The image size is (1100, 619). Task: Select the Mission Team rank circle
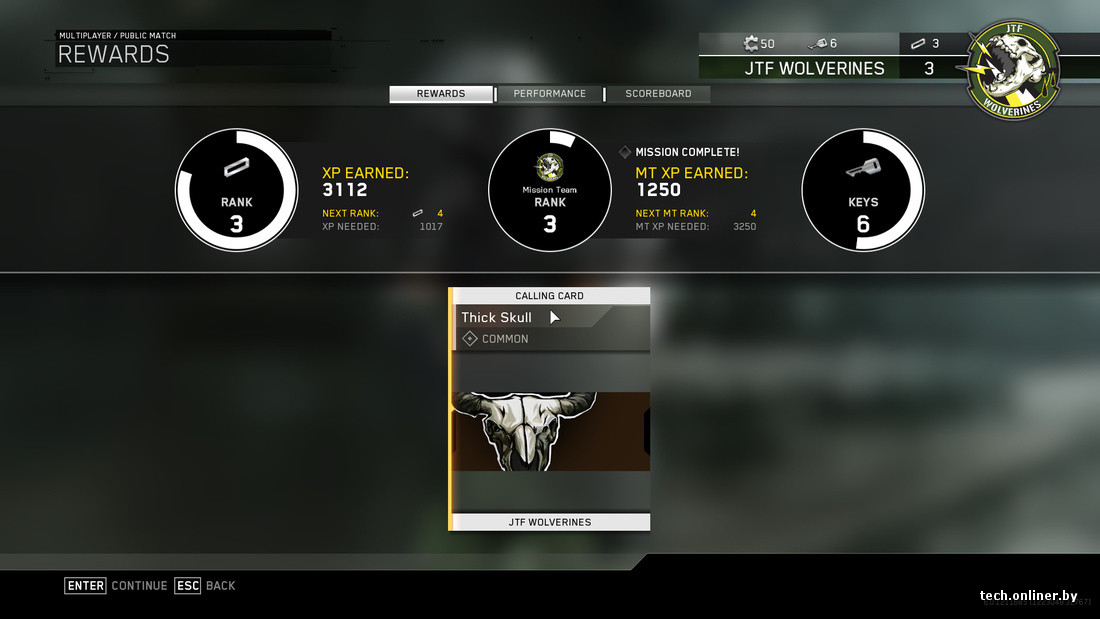coord(549,190)
